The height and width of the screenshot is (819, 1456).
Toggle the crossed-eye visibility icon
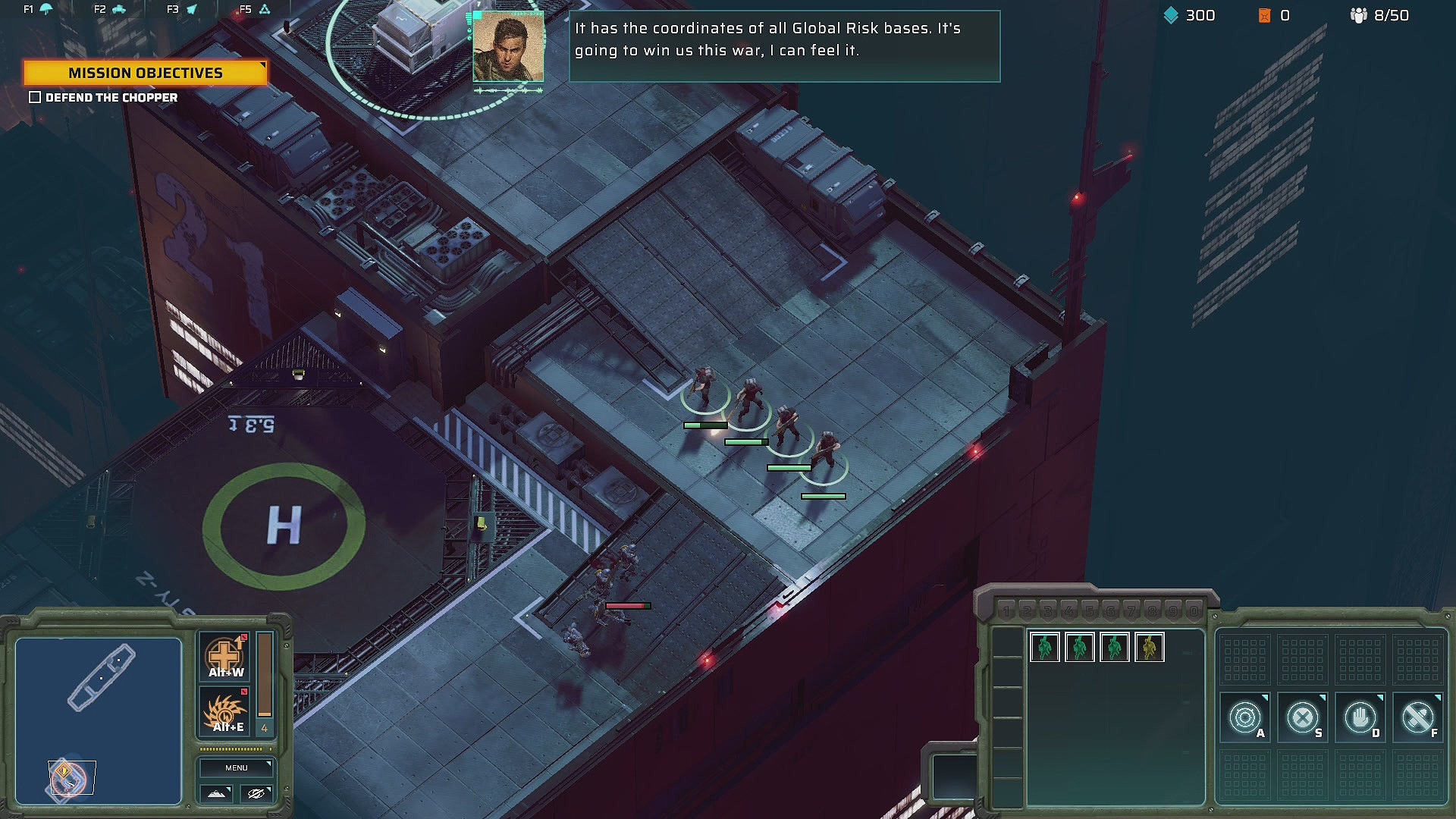256,794
